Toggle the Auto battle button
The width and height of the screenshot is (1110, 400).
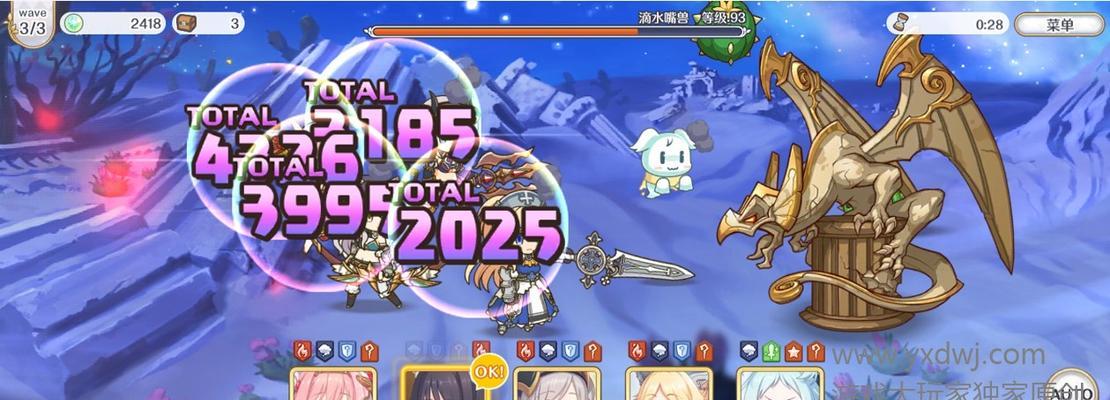coord(1072,388)
